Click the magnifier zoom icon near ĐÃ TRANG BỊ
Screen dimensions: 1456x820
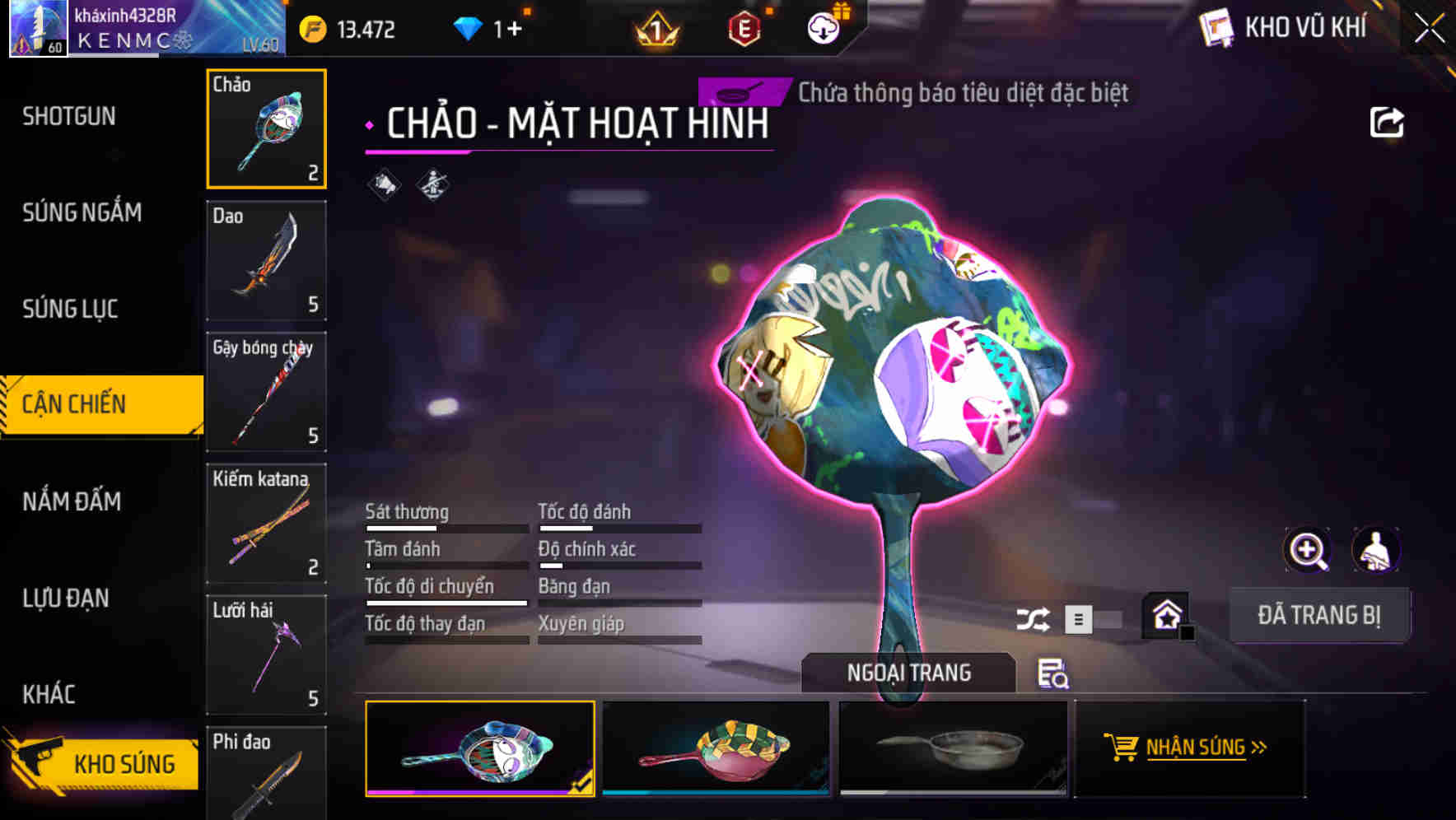pos(1305,549)
